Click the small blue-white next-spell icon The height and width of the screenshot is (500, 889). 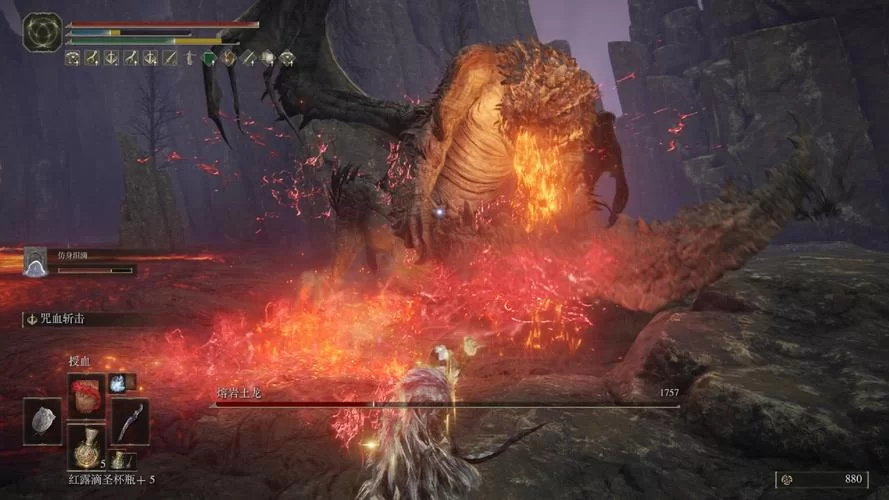pos(118,382)
